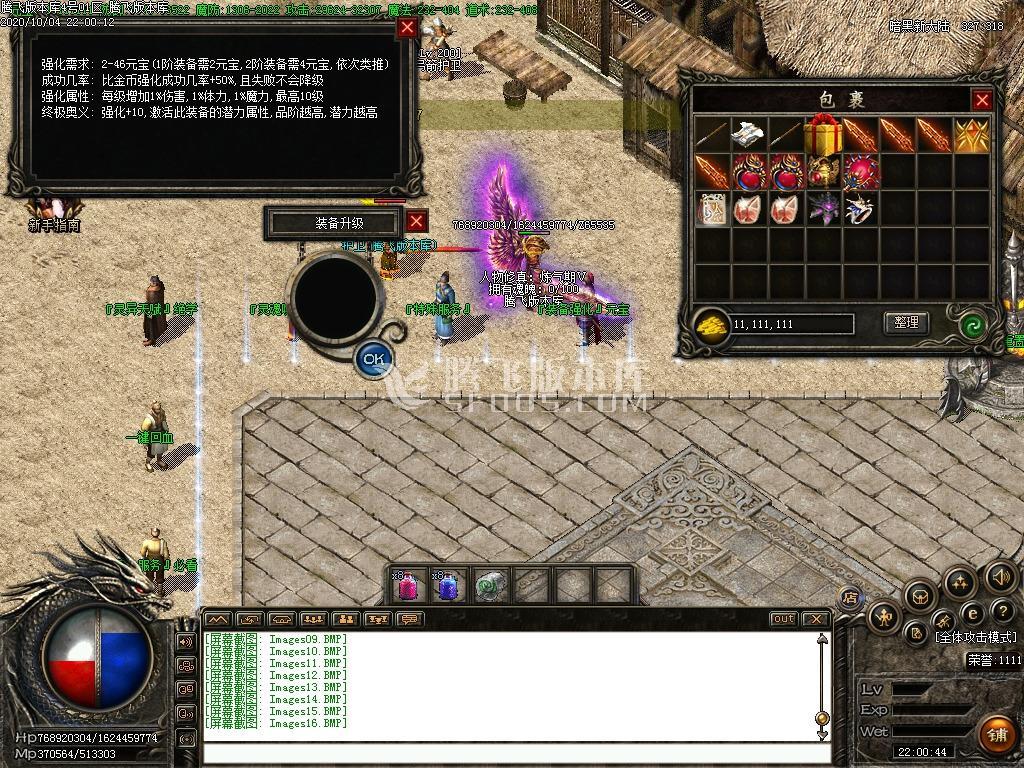1024x768 pixels.
Task: Select the golden crest item in bag
Action: coord(971,135)
